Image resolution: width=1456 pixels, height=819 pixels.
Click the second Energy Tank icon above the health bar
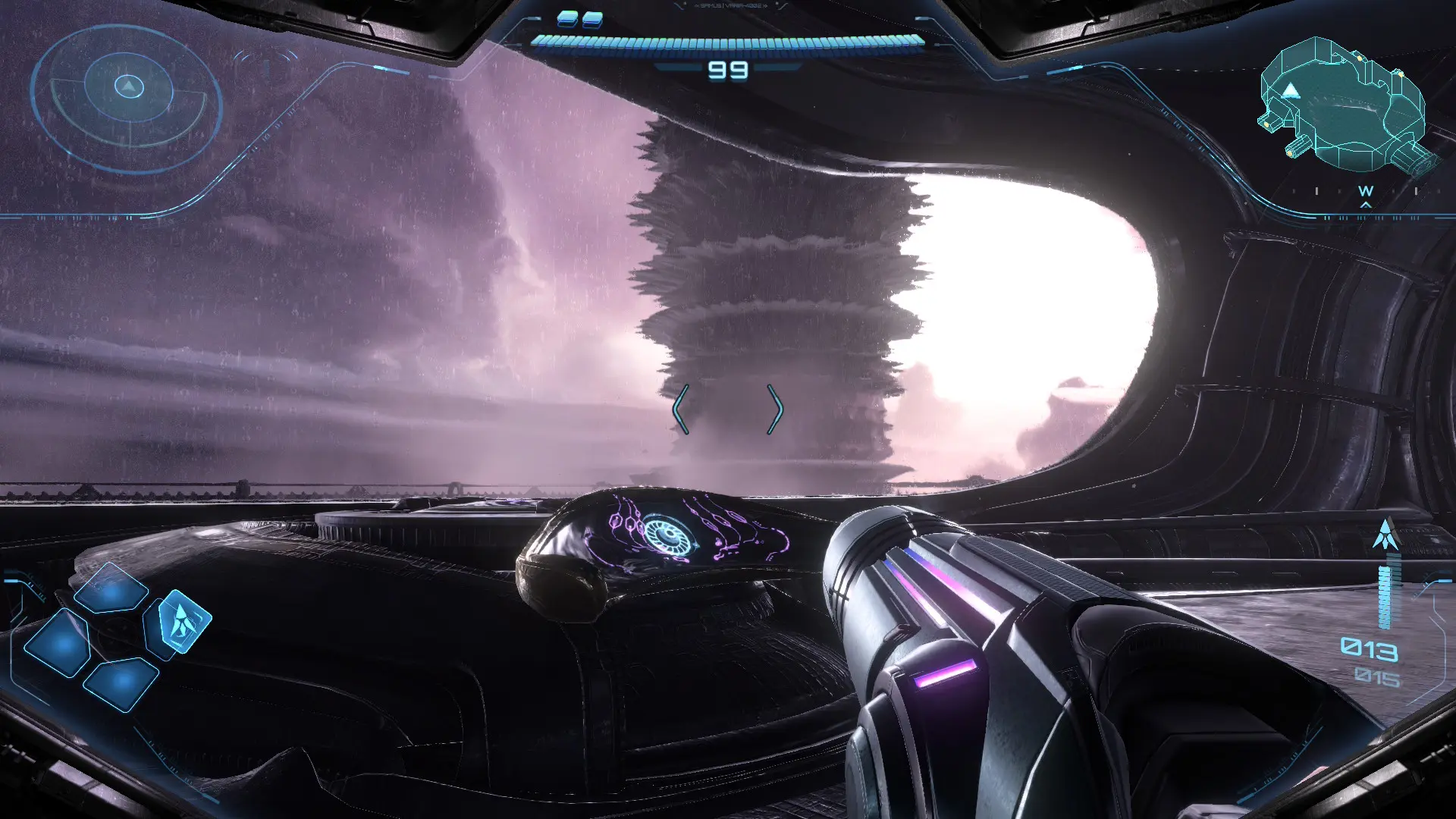point(593,20)
